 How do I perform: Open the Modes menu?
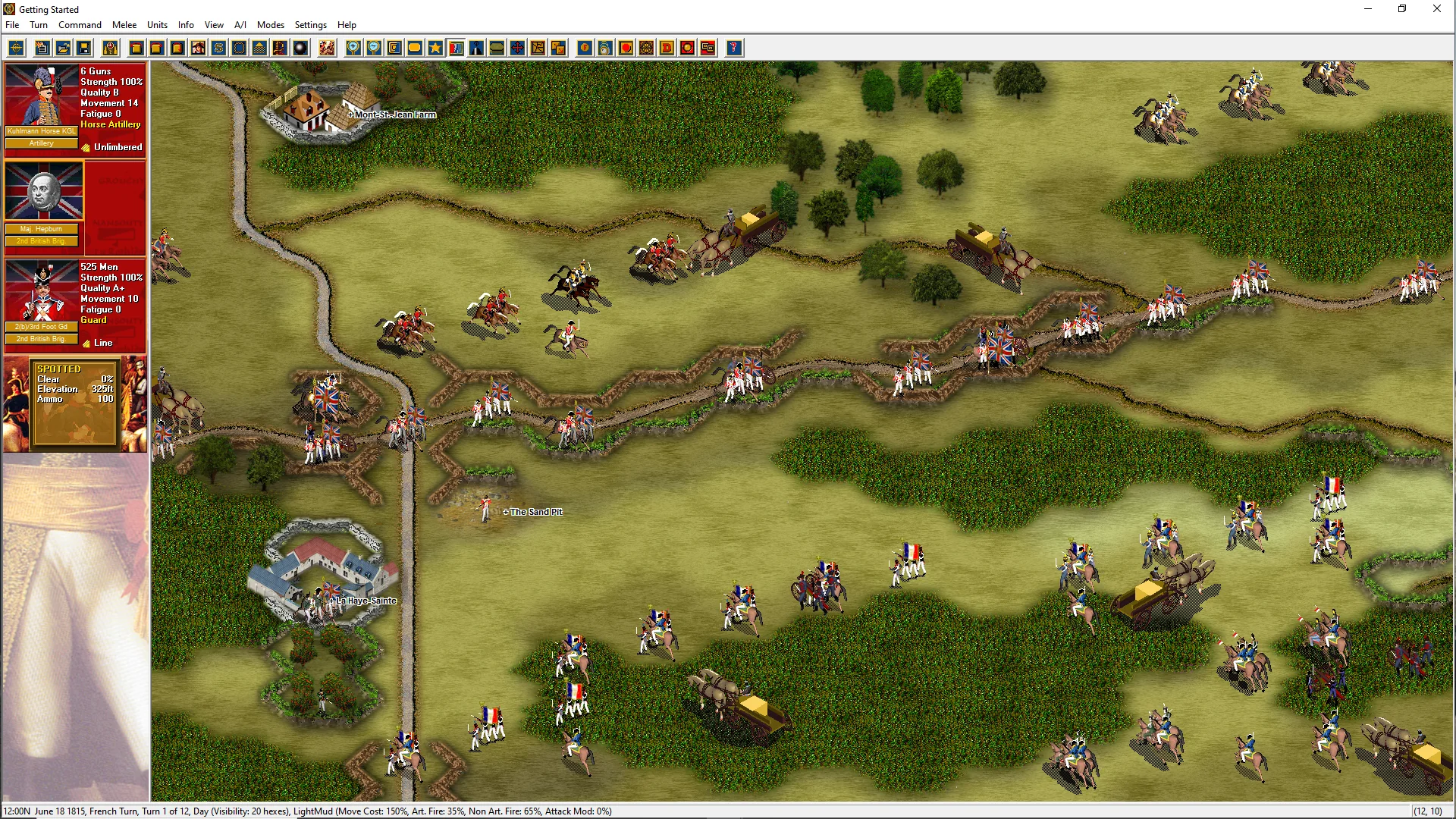point(271,25)
